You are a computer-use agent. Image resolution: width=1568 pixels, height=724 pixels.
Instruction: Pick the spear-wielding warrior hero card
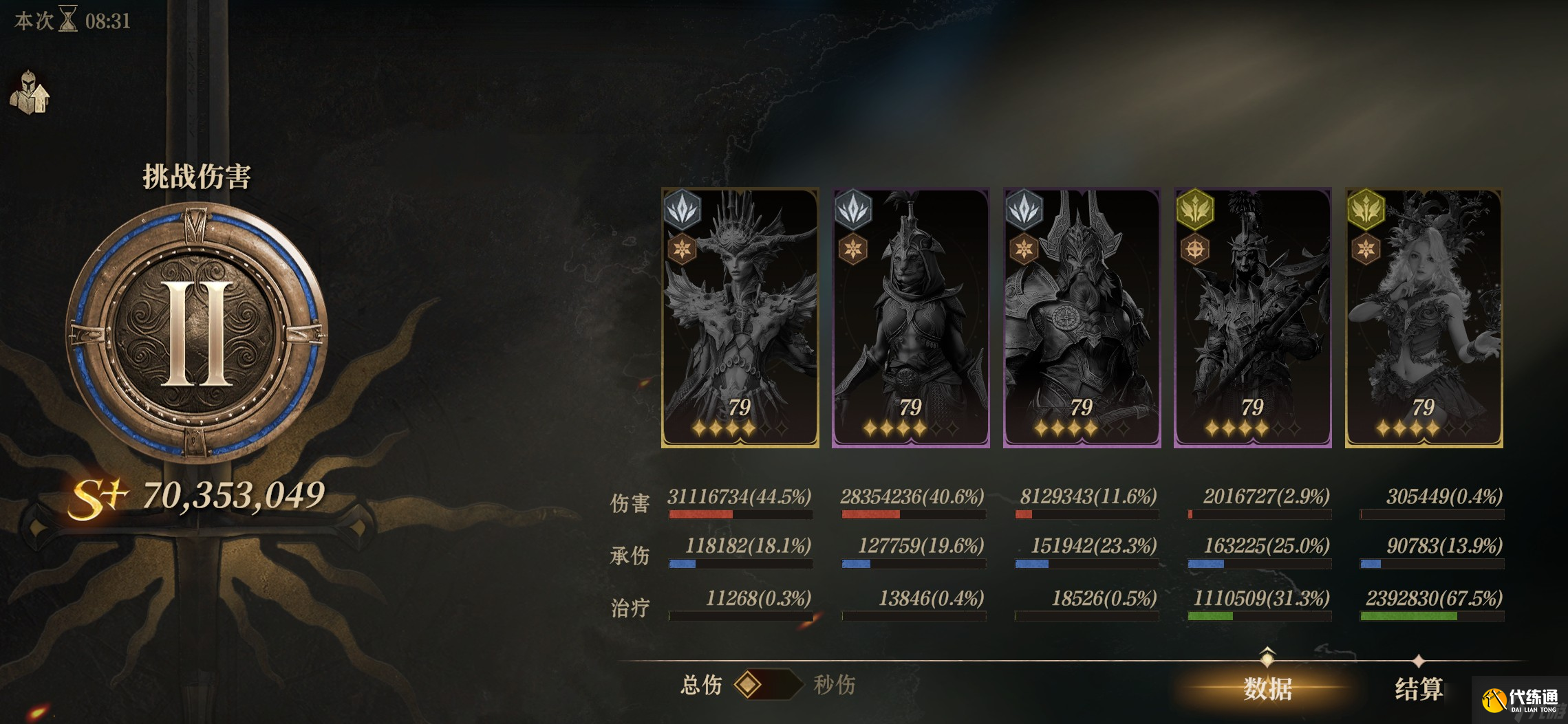tap(1252, 318)
